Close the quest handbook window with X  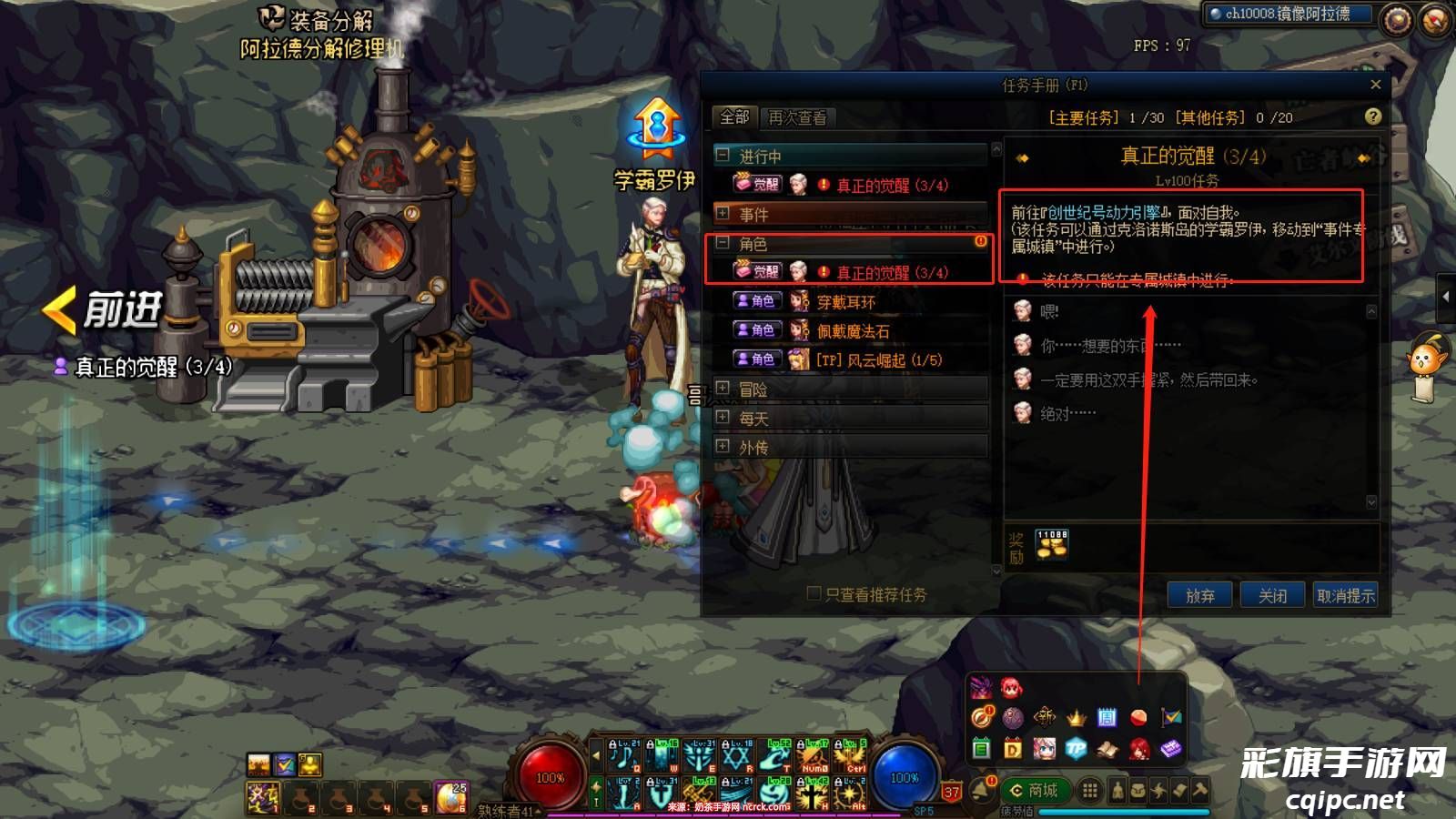coord(1375,85)
